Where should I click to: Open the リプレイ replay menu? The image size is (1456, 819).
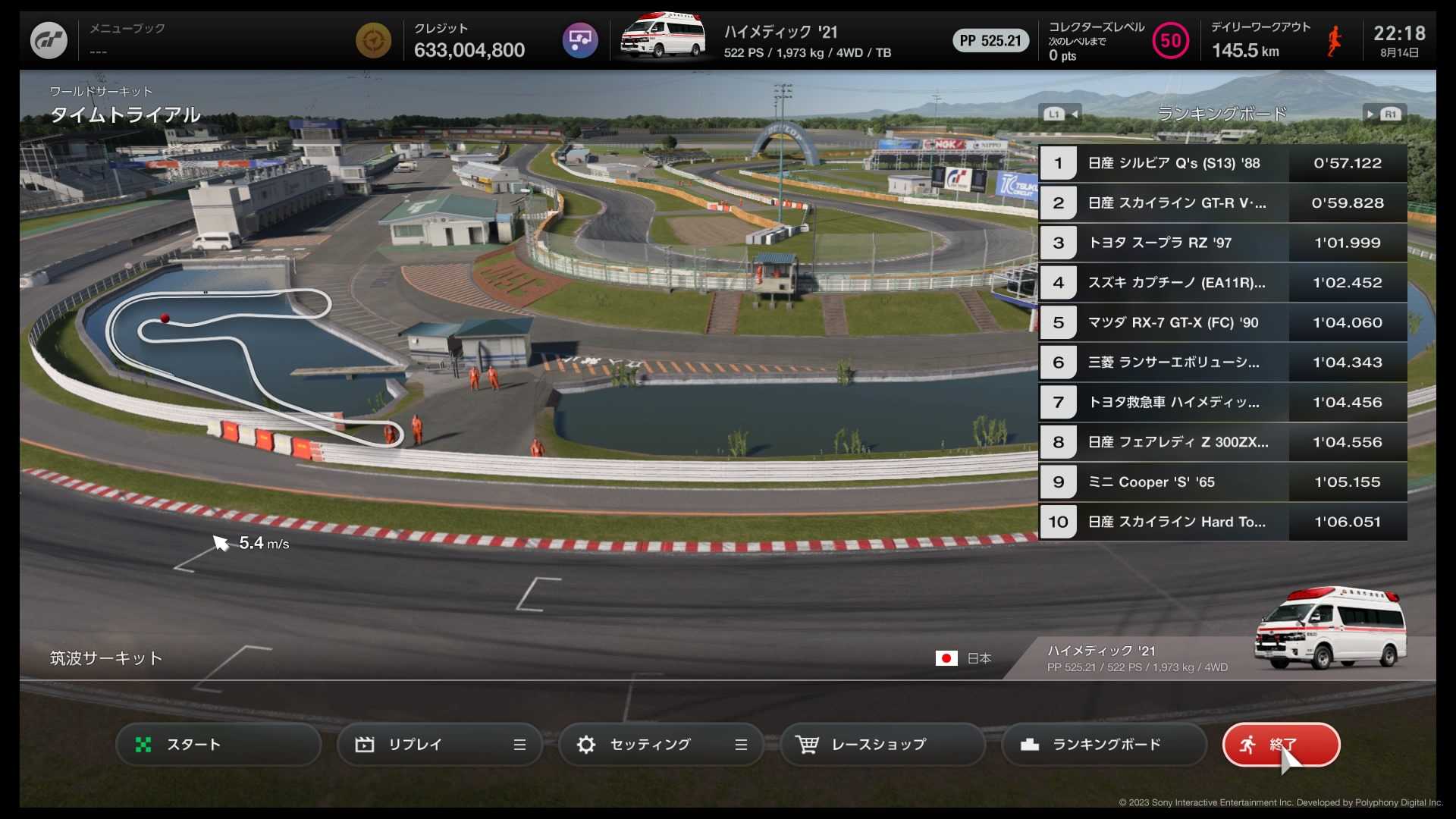click(440, 745)
